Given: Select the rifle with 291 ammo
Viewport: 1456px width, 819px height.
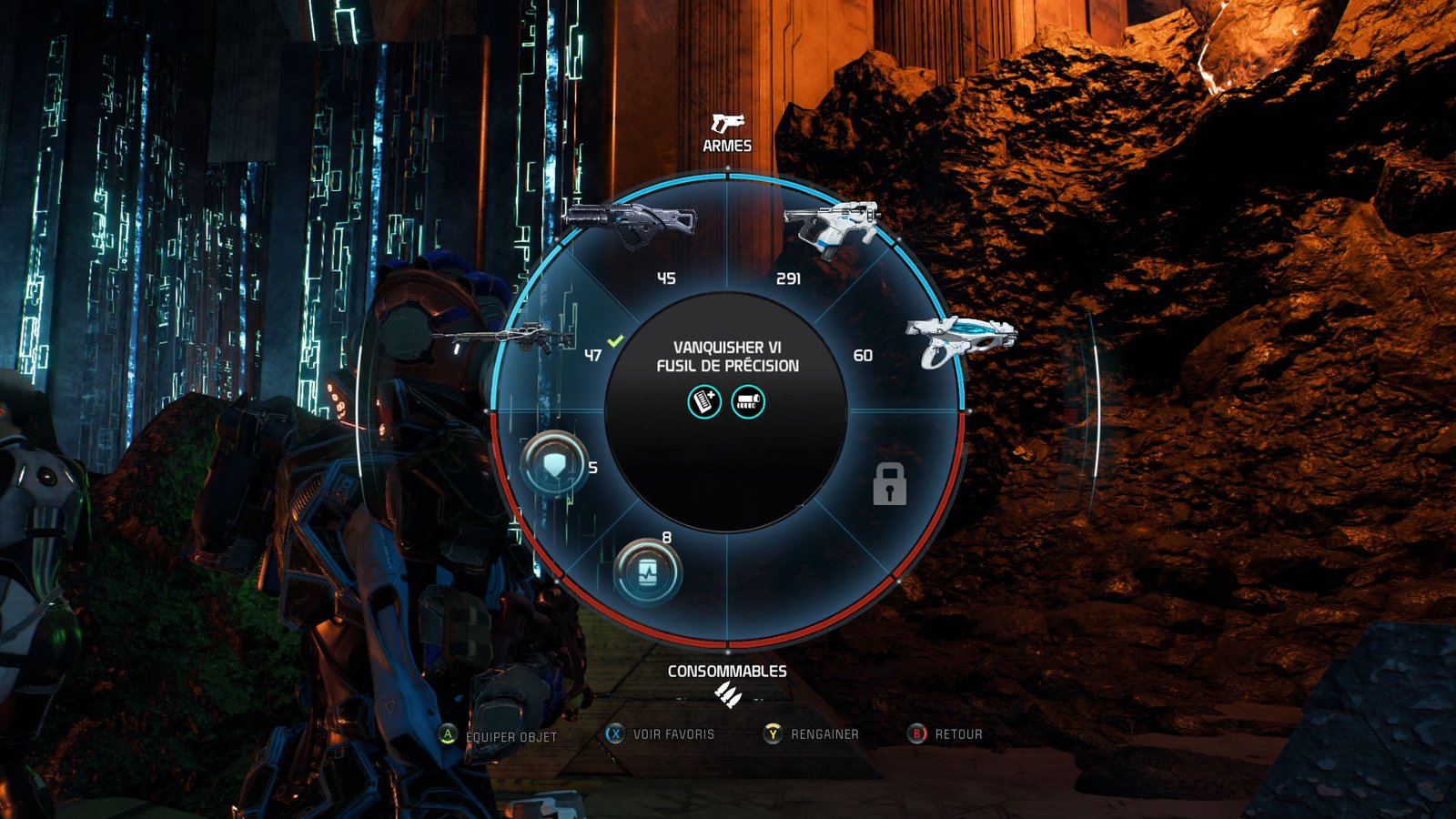Looking at the screenshot, I should tap(833, 222).
